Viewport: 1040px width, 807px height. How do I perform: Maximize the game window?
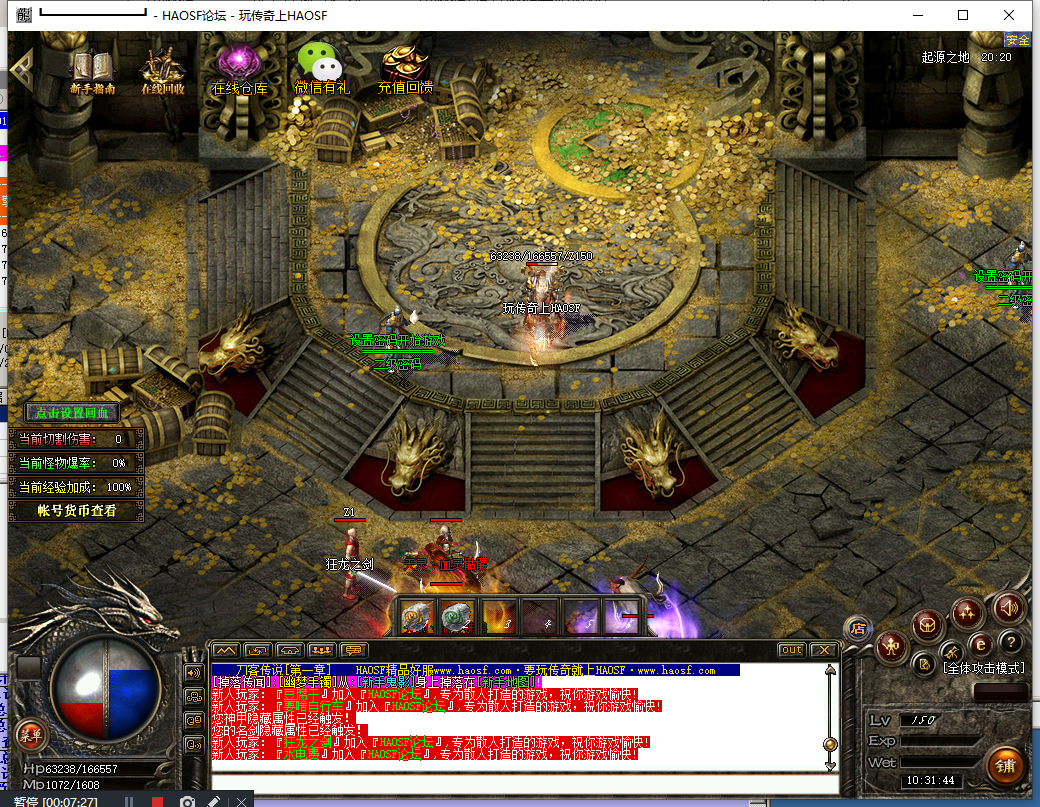pos(963,15)
